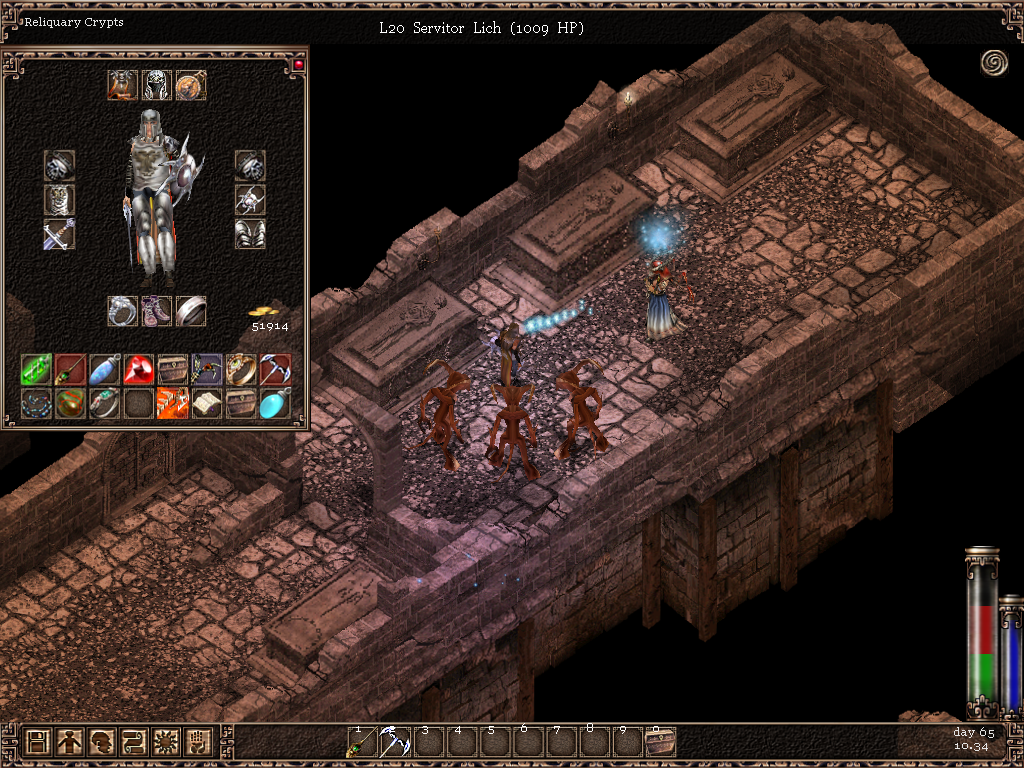Select the equipped sword slot
Viewport: 1024px width, 768px height.
click(x=59, y=234)
